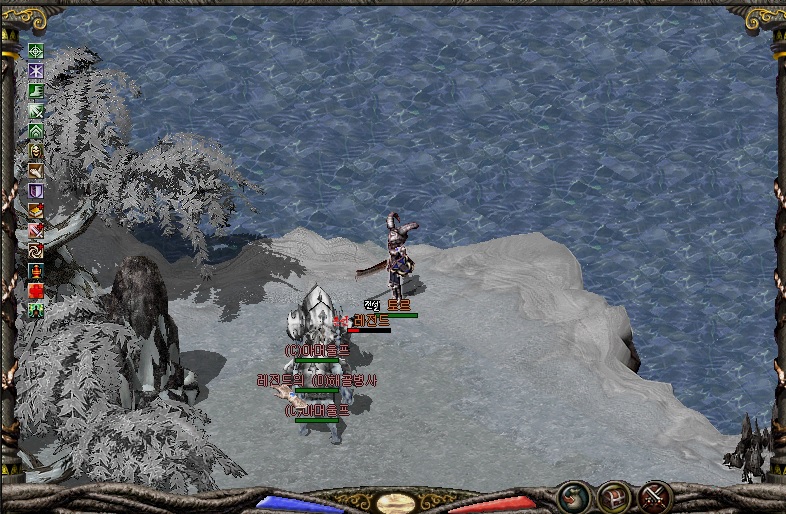Click the red cross healing icon
Image resolution: width=786 pixels, height=514 pixels.
(x=36, y=290)
